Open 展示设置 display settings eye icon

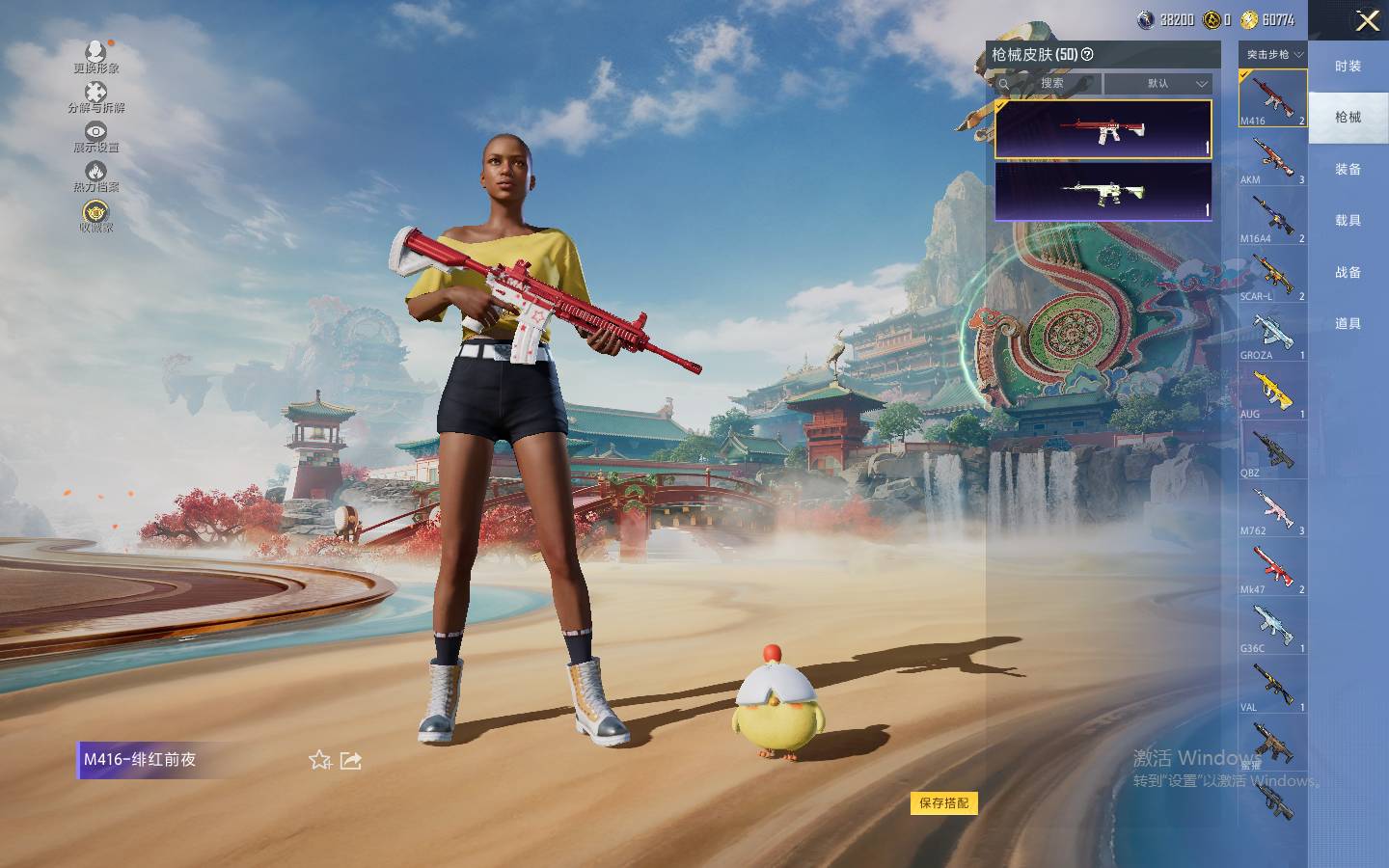[x=95, y=136]
